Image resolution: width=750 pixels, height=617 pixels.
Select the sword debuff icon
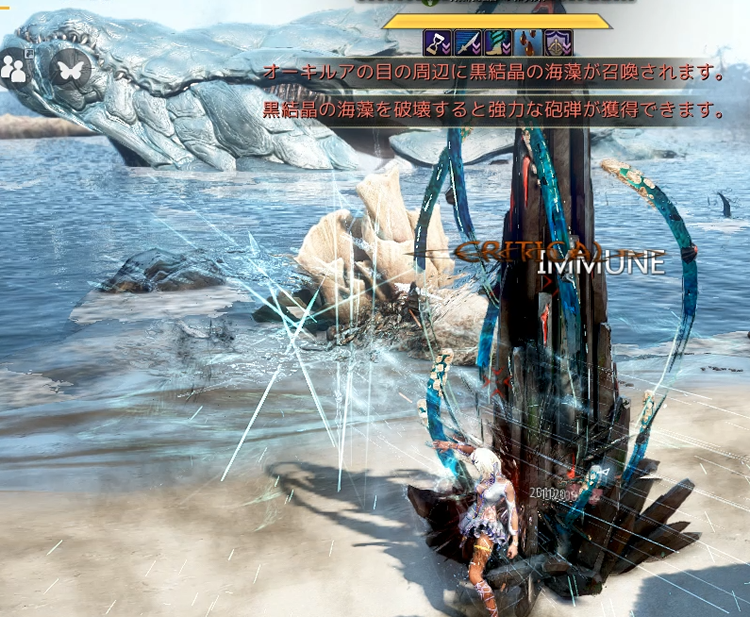tap(467, 43)
